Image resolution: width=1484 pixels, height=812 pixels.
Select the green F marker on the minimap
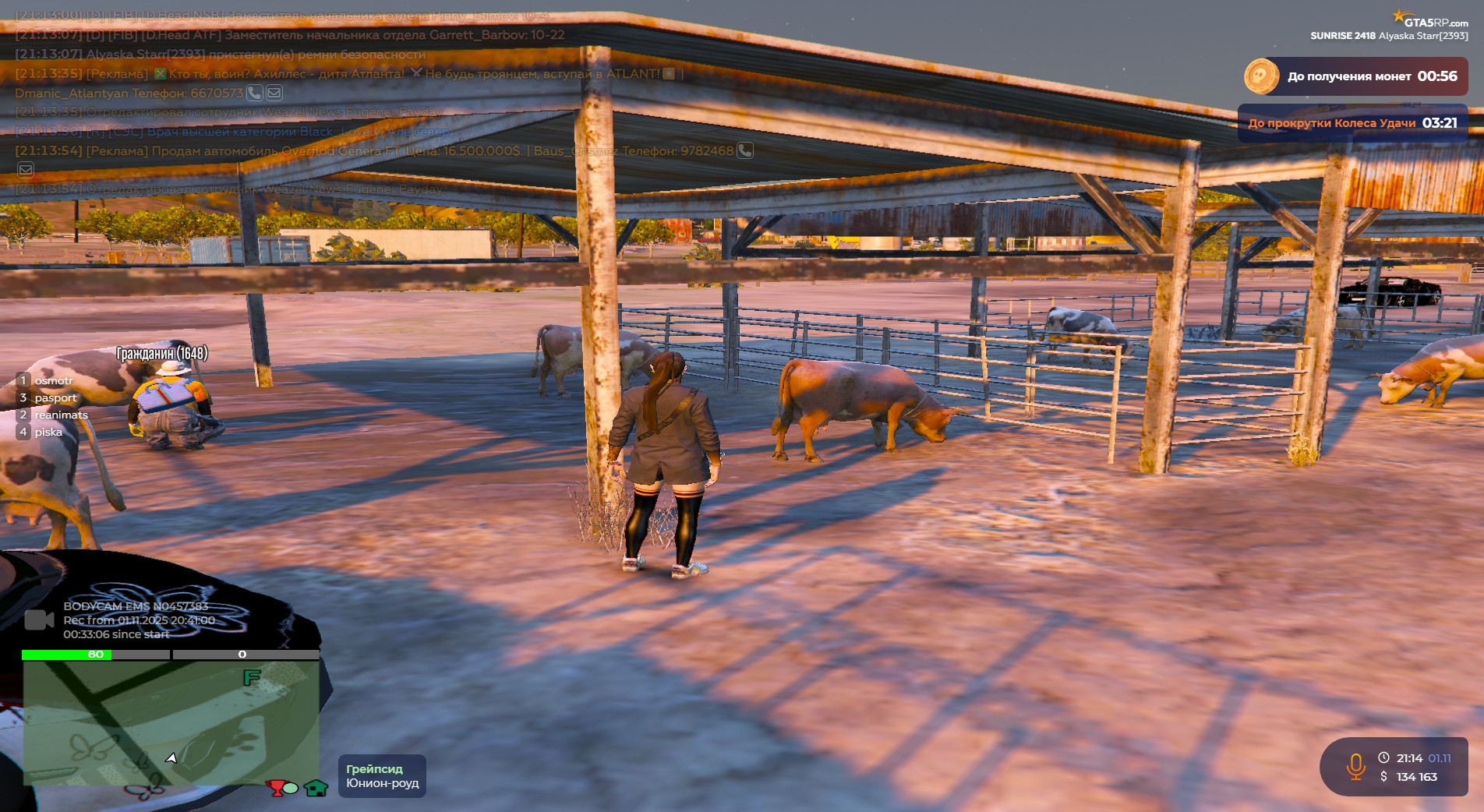tap(251, 678)
